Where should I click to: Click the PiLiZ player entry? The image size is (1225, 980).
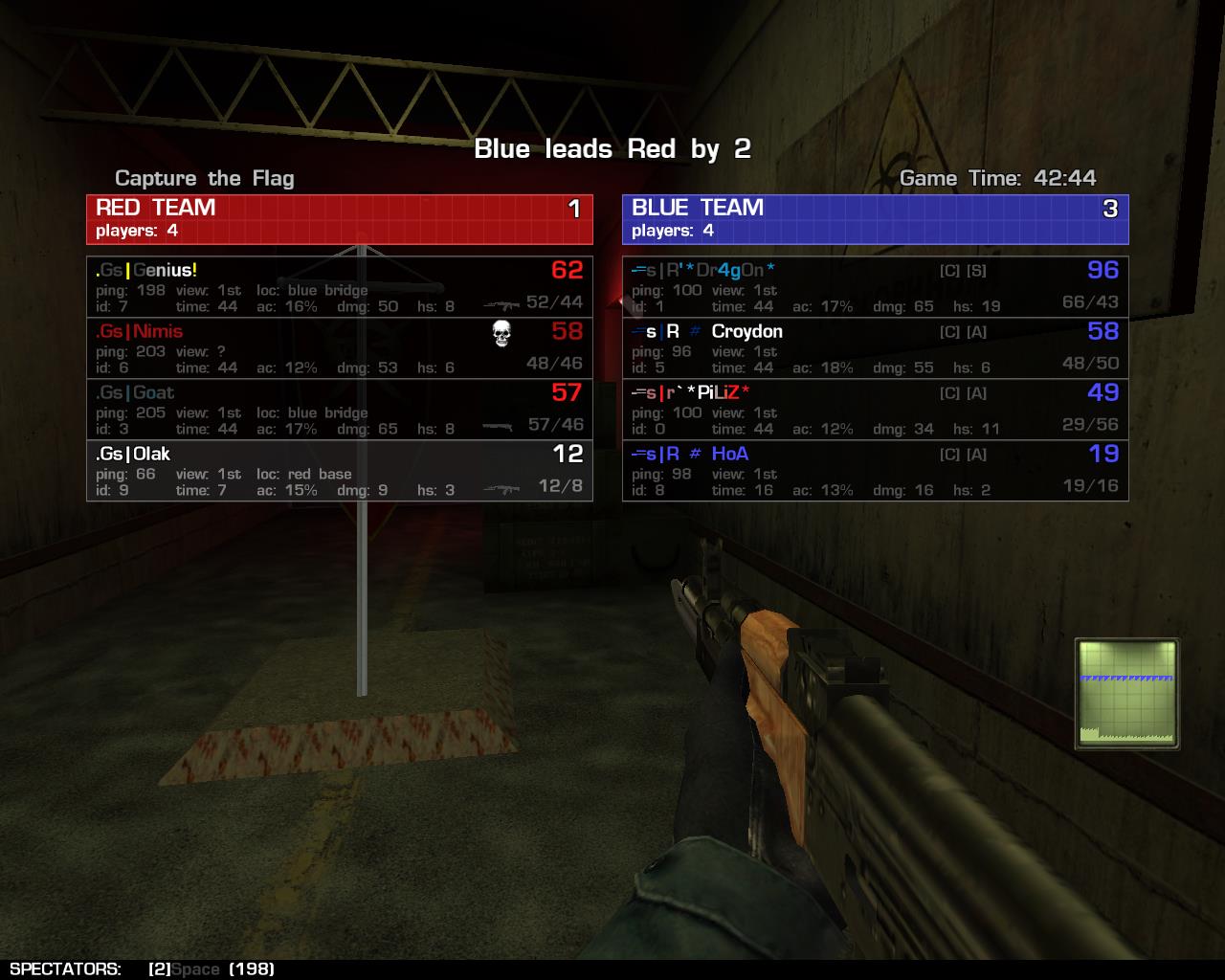tap(875, 410)
